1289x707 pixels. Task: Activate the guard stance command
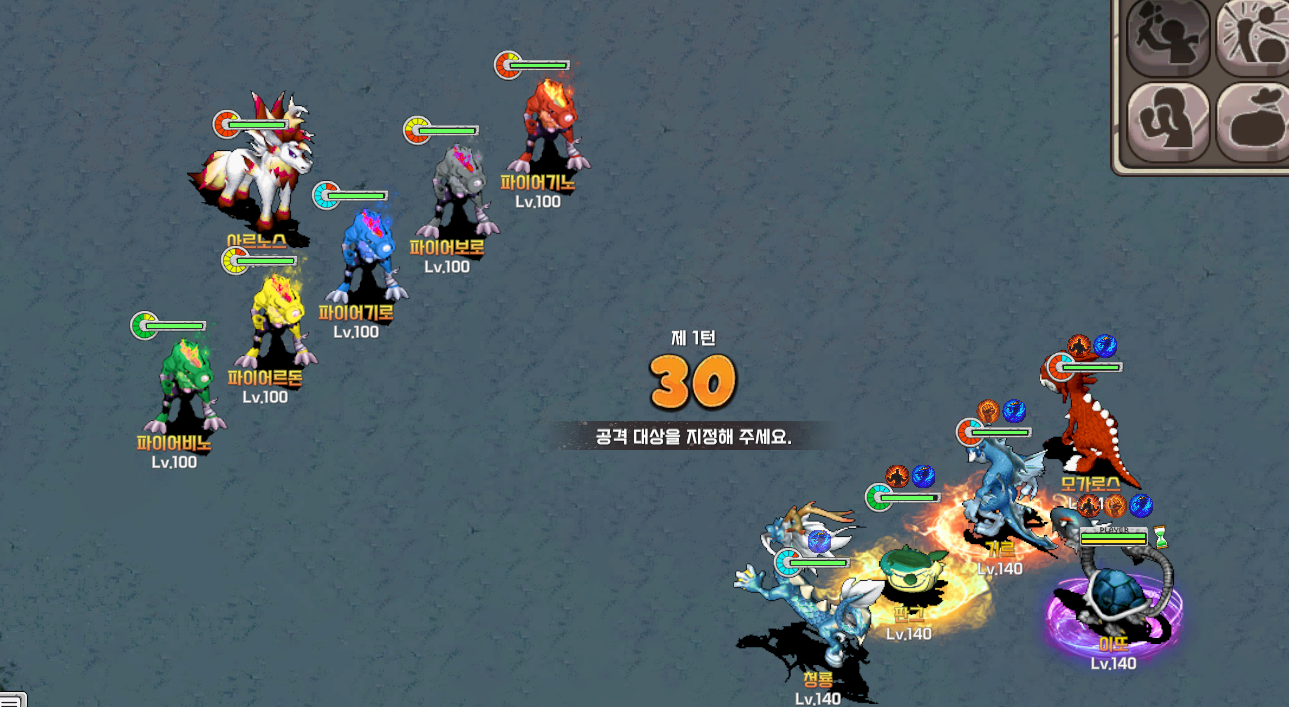point(1168,122)
